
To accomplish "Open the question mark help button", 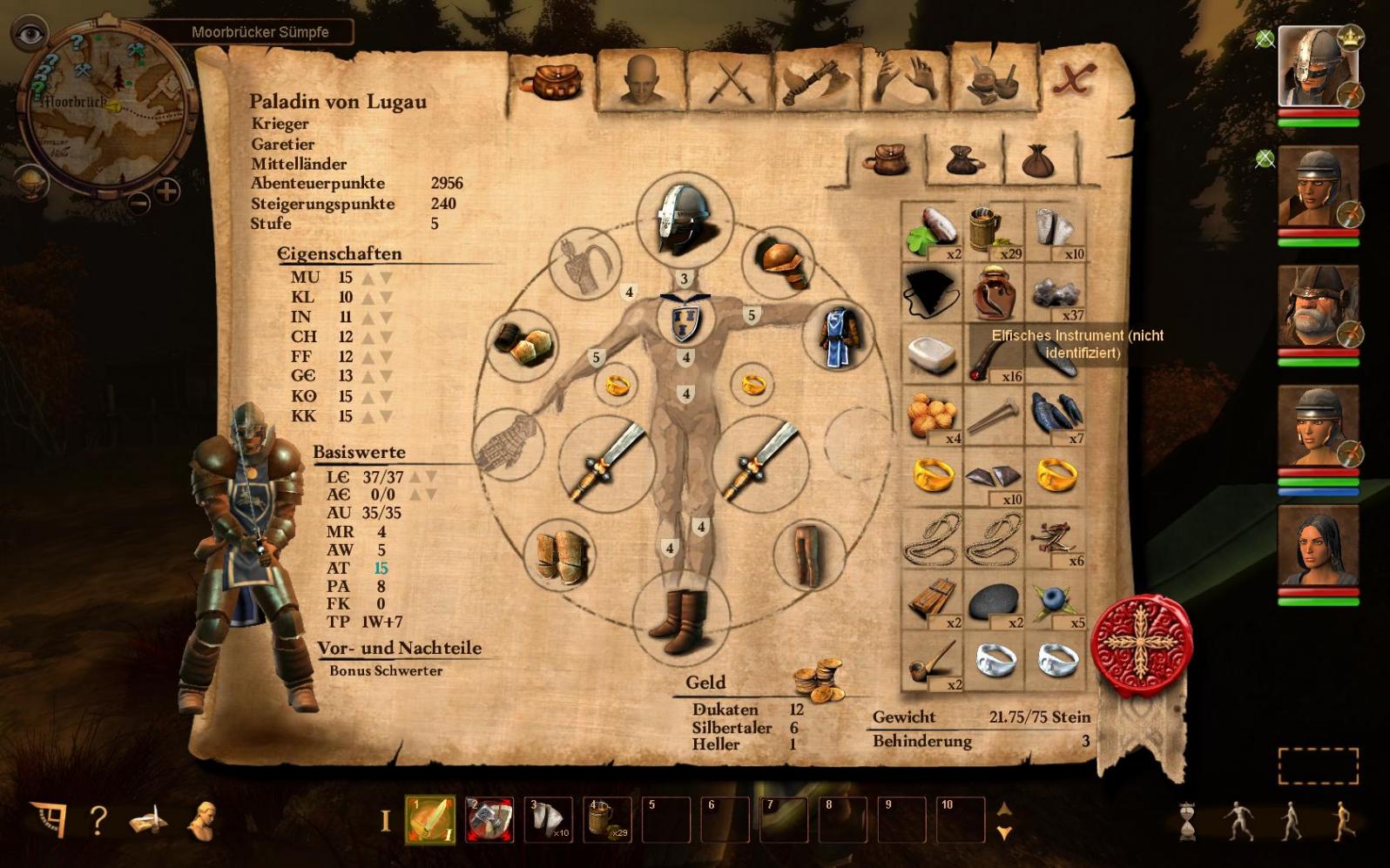I will [x=98, y=820].
